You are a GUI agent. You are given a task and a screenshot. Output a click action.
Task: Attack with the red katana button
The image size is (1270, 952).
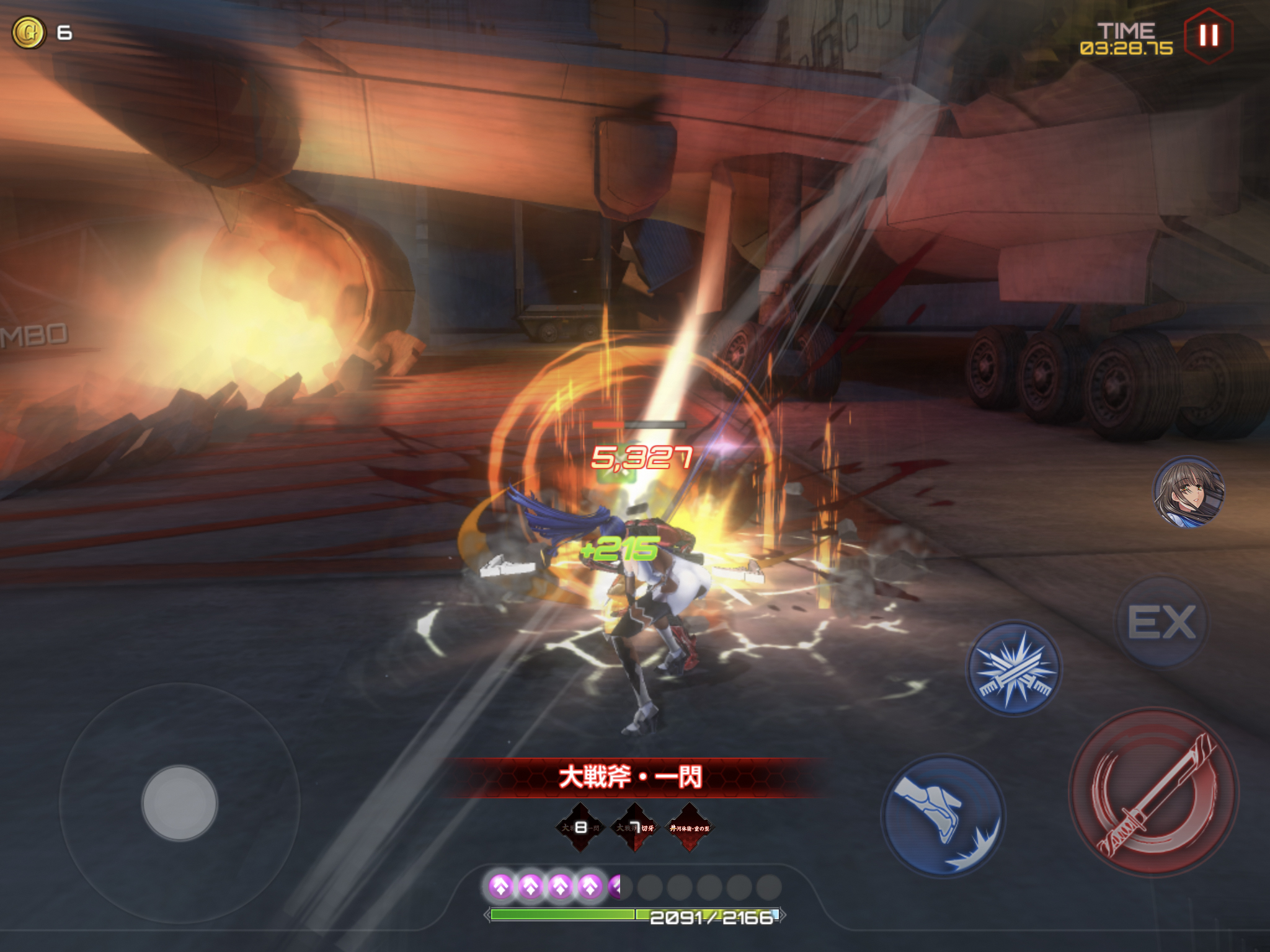pos(1153,792)
